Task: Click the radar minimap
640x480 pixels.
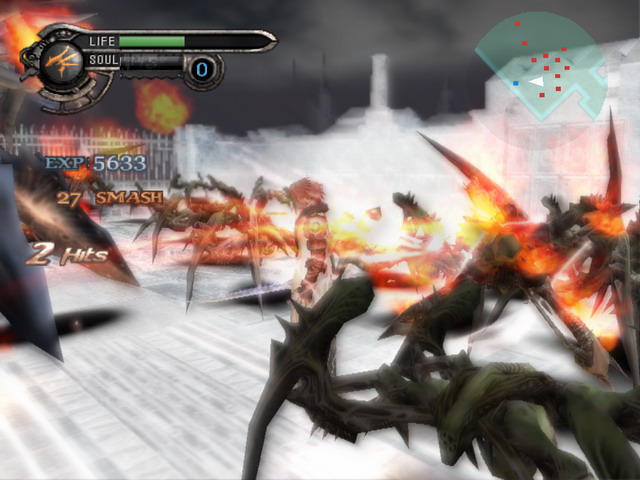Action: click(539, 65)
